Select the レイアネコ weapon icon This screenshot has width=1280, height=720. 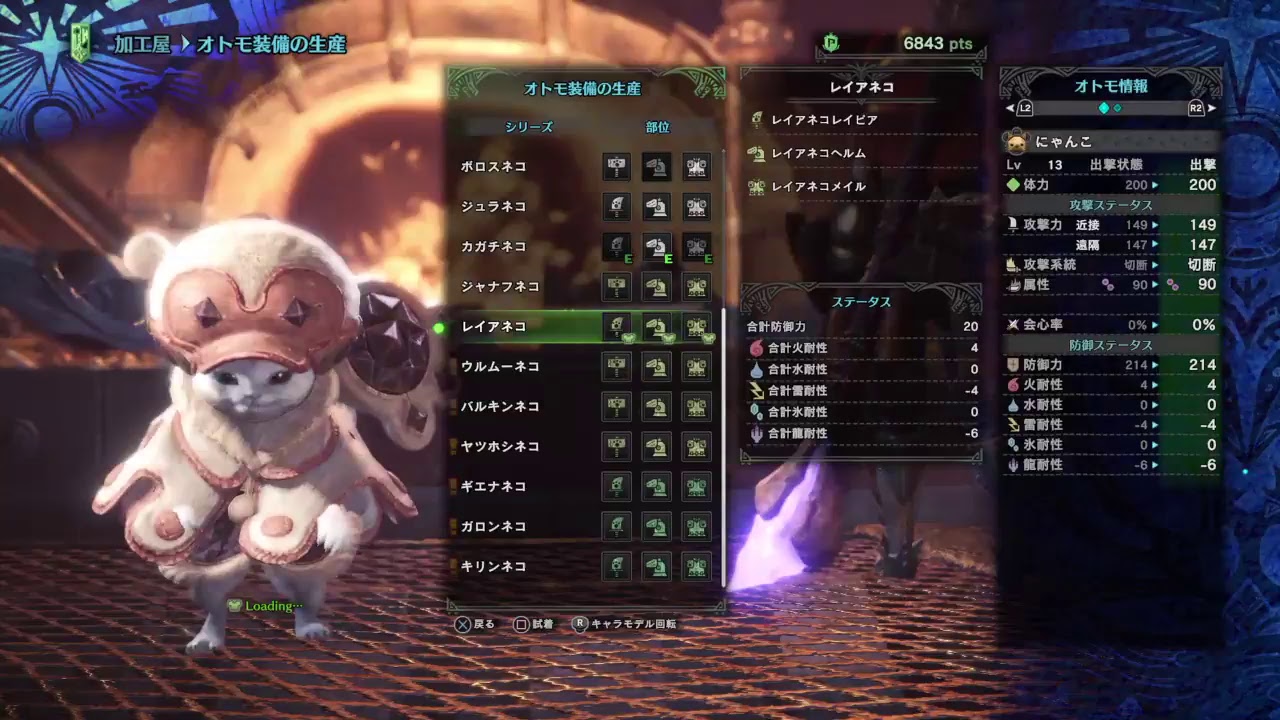[617, 327]
